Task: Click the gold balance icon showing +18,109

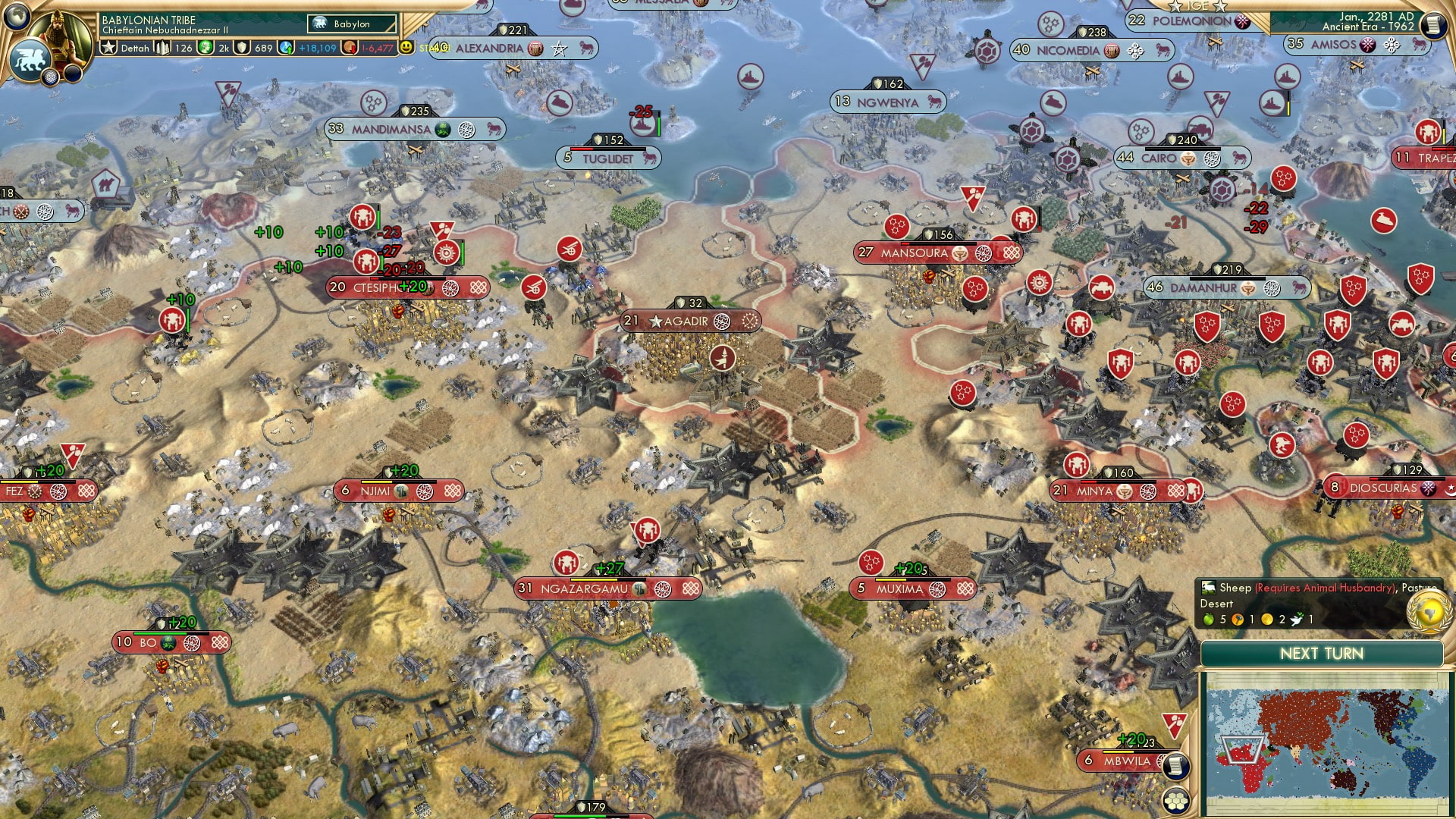Action: pyautogui.click(x=285, y=48)
